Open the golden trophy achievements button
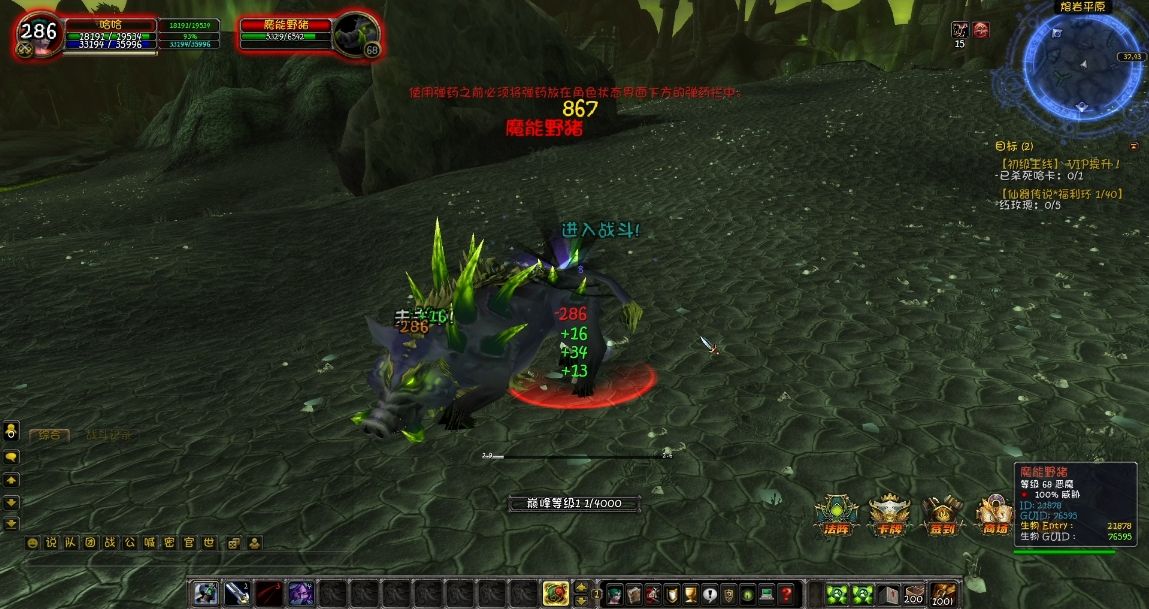 pos(690,593)
